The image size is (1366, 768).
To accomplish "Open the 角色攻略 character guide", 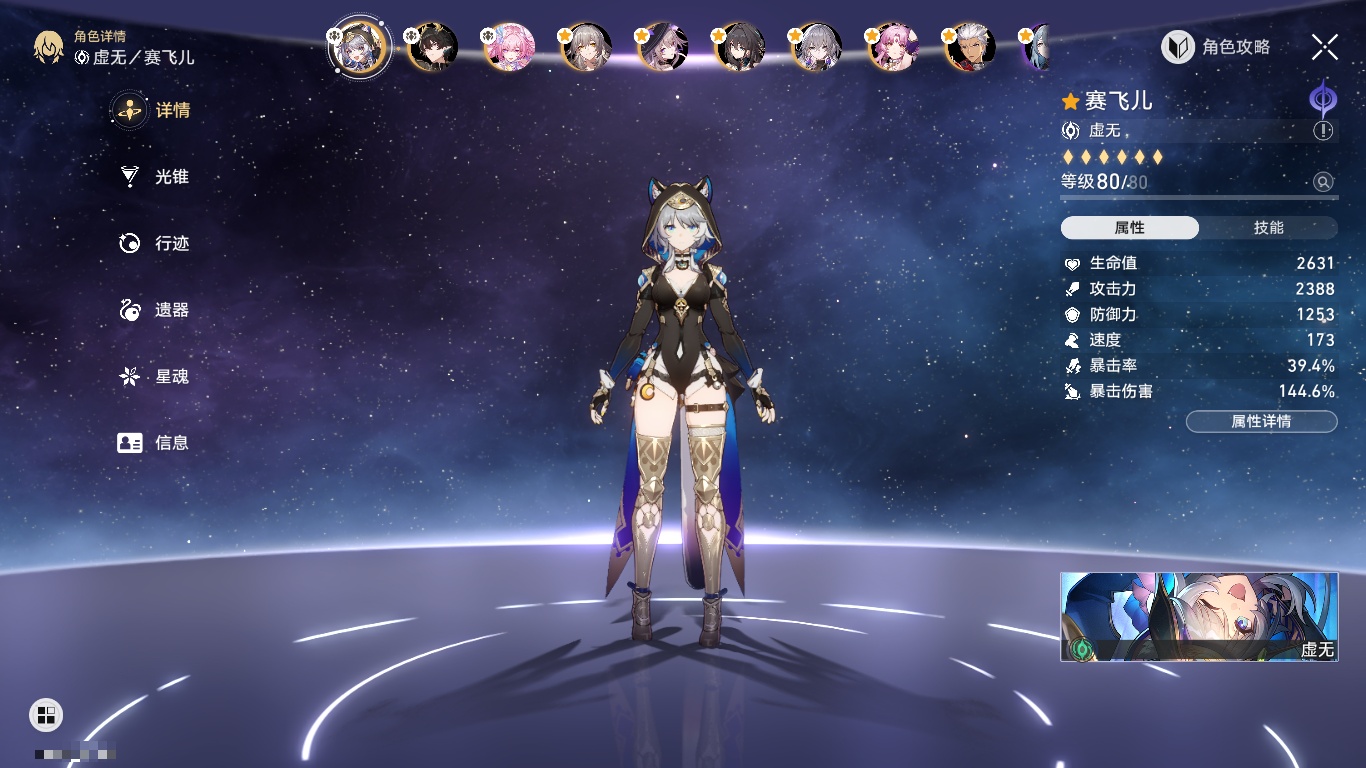I will pyautogui.click(x=1216, y=47).
